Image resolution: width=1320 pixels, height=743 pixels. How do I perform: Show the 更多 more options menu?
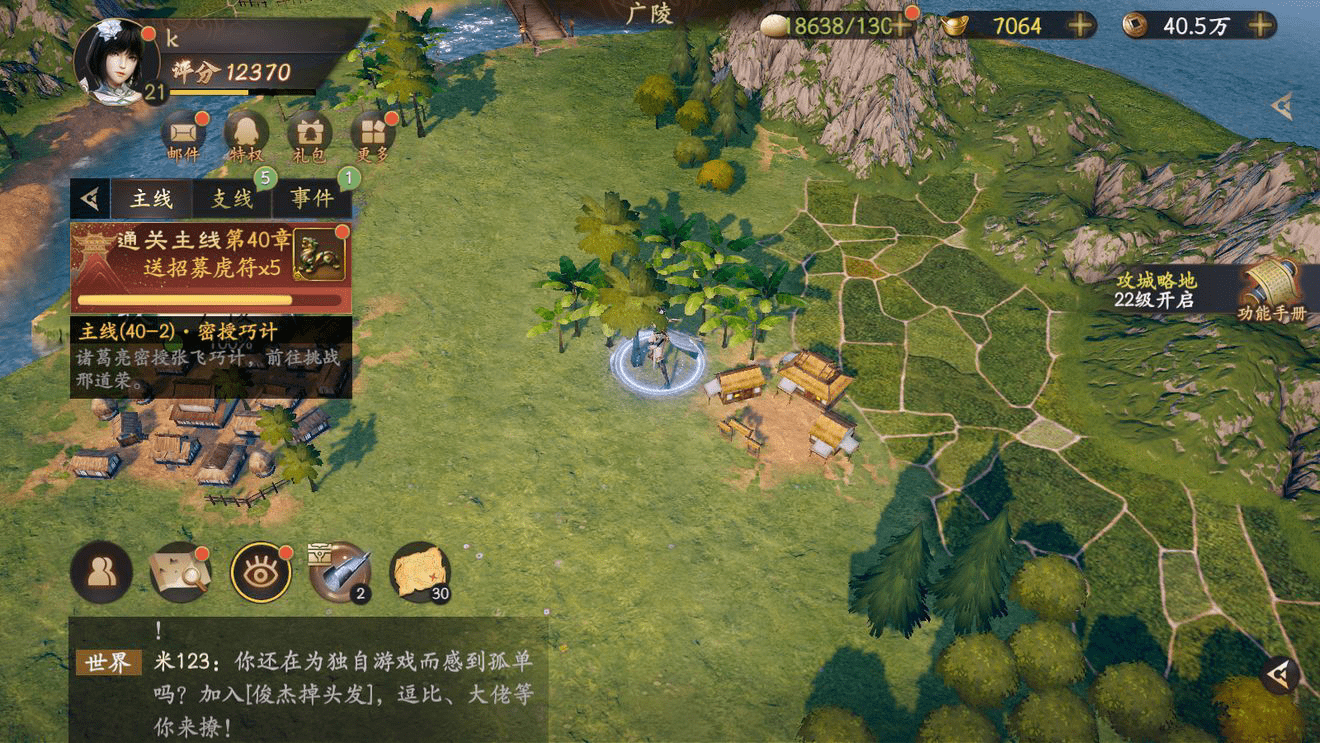click(372, 136)
